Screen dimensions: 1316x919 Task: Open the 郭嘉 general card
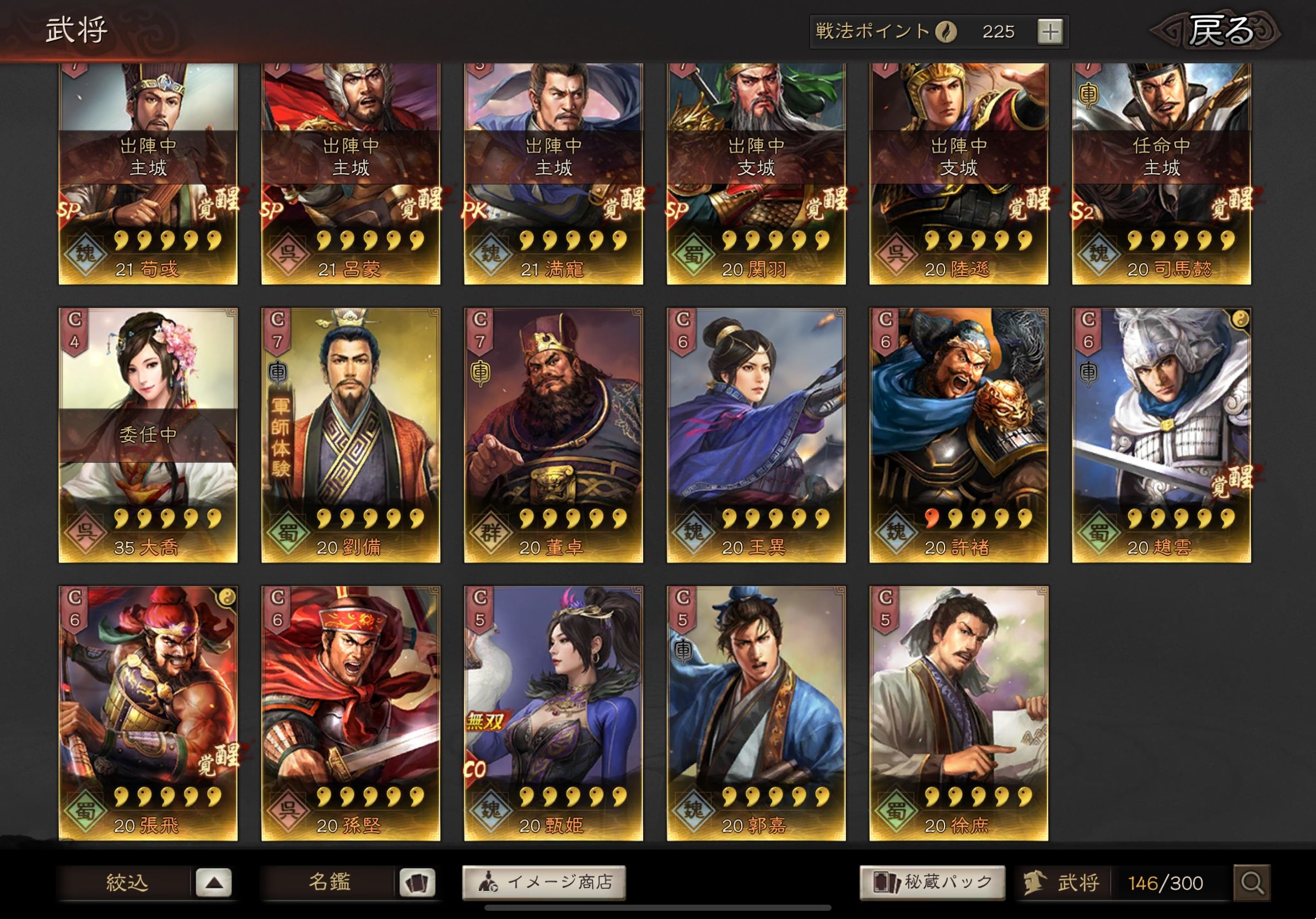[756, 713]
